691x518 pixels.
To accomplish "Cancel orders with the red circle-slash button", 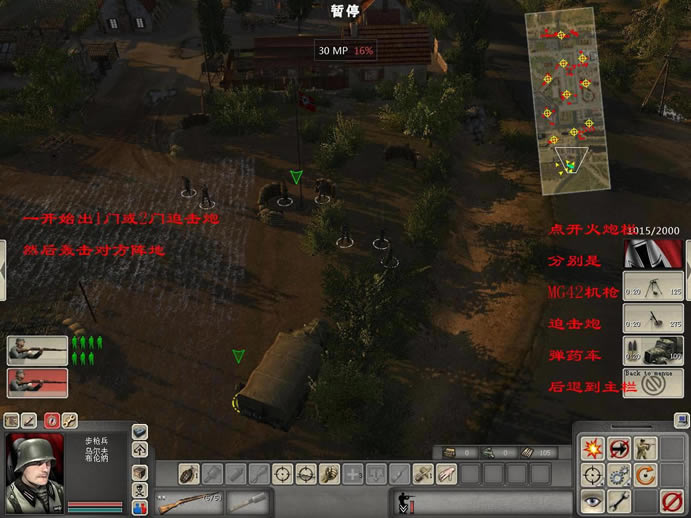I will 672,500.
